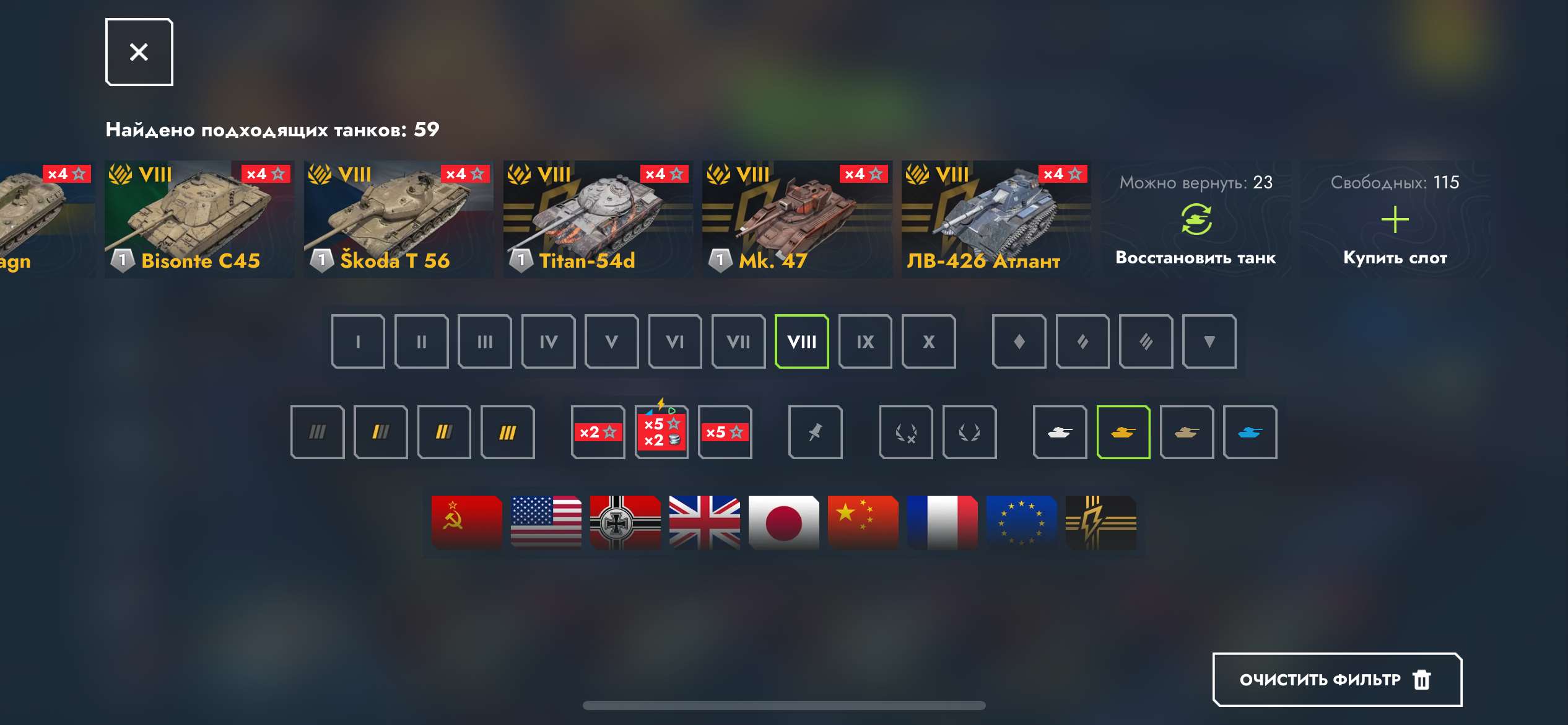The height and width of the screenshot is (725, 1568).
Task: Select the USSR flag nation filter
Action: point(465,522)
